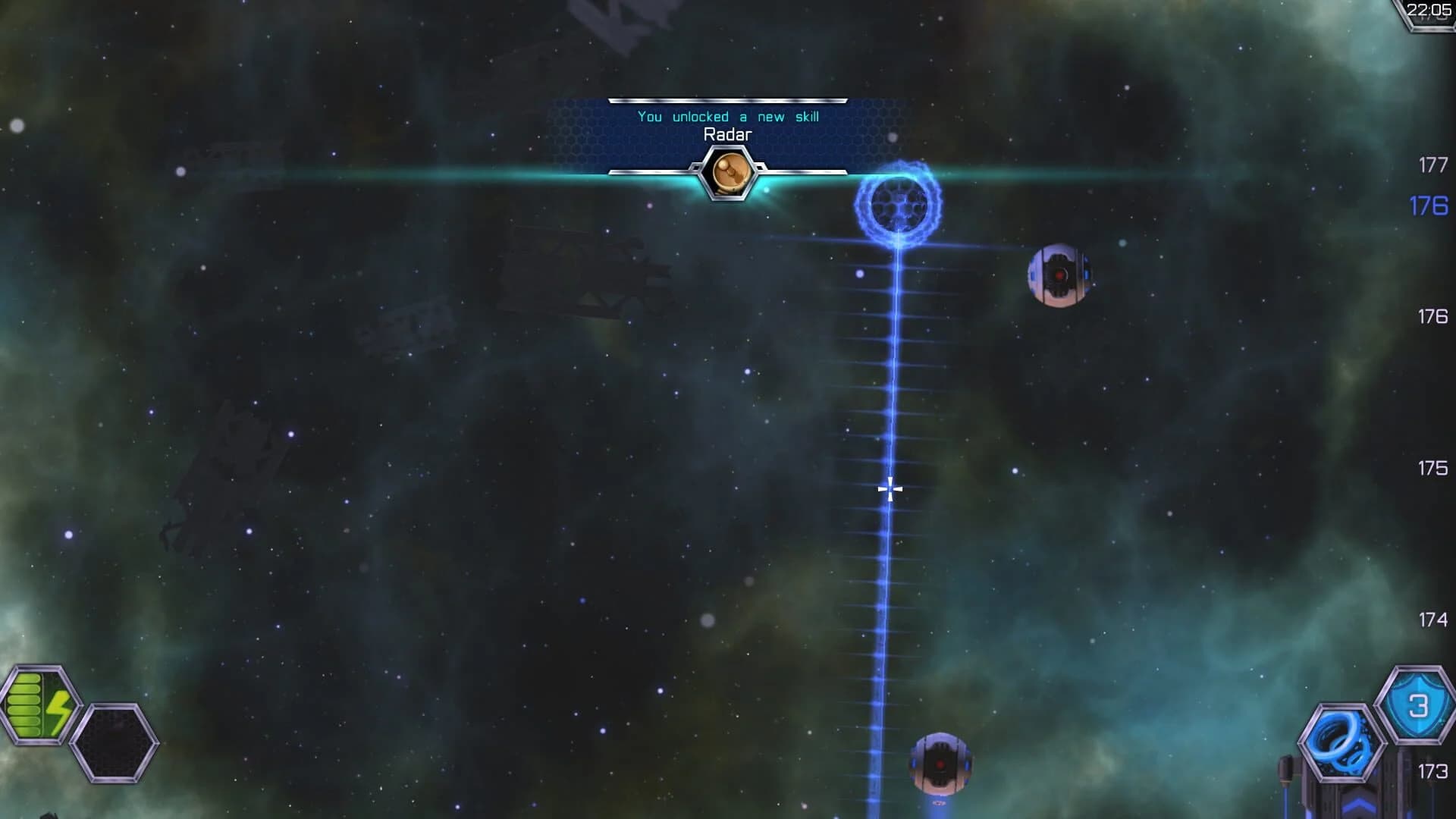Click the shield badge showing 3
The height and width of the screenshot is (819, 1456).
pos(1417,703)
